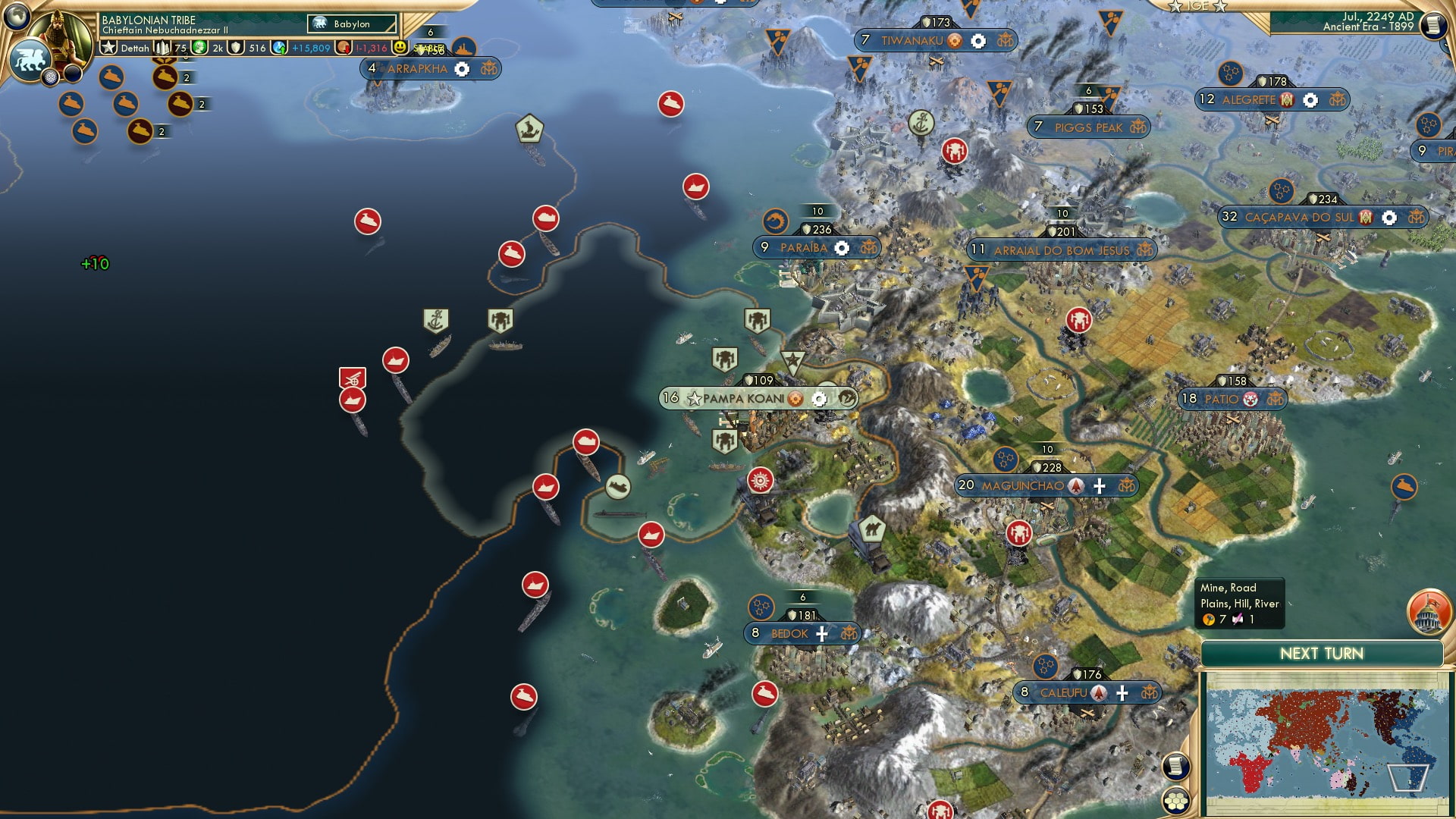Open the IGE in-game editor
Screen dimensions: 1456x819
pyautogui.click(x=1197, y=6)
